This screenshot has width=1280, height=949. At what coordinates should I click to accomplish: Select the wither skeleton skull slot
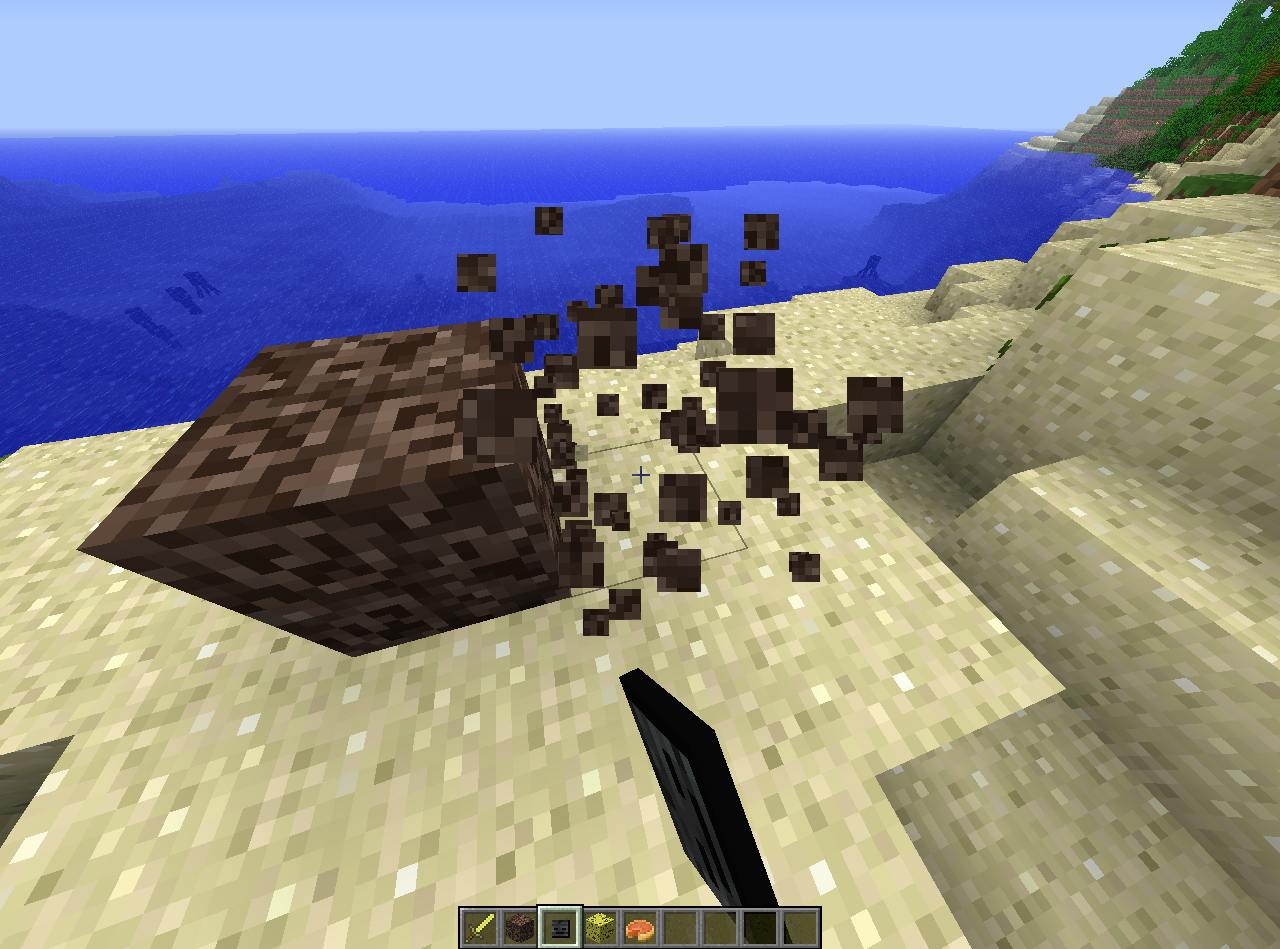coord(560,927)
